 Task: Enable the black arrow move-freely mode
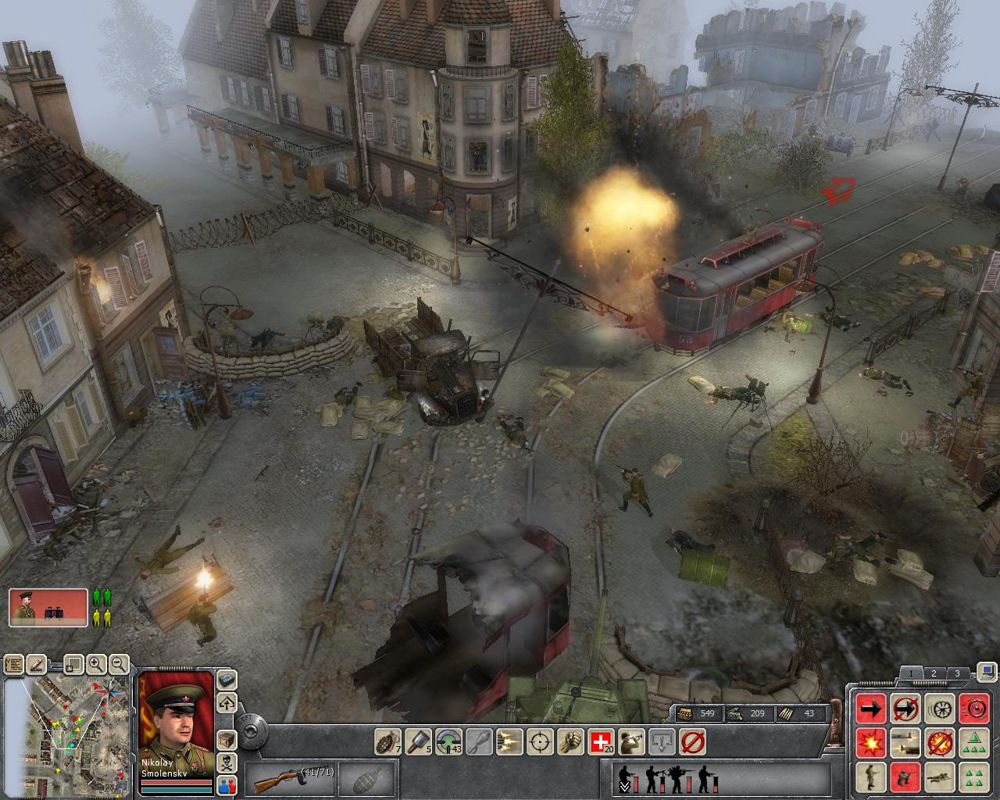(872, 708)
